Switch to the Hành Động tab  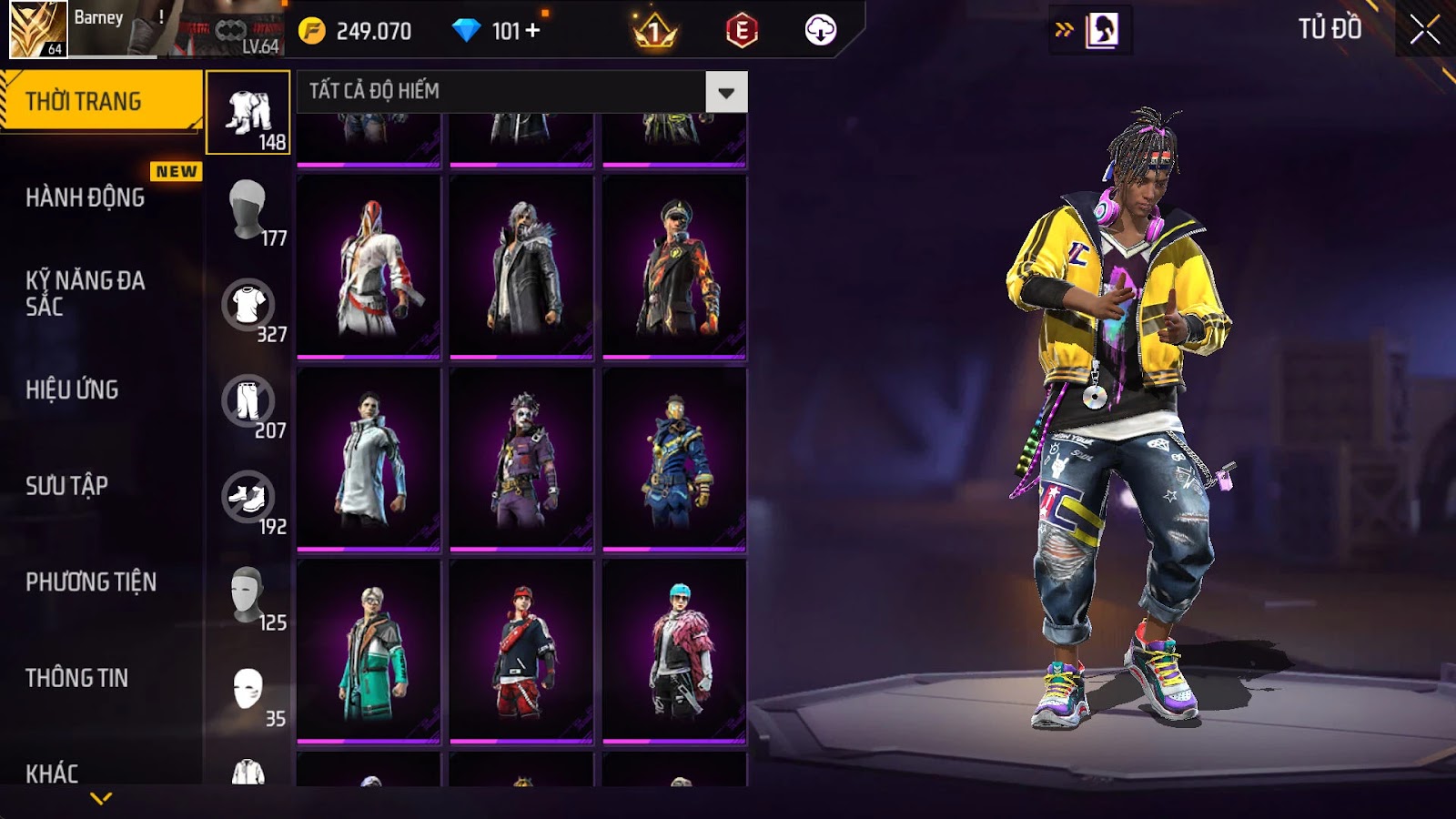pos(86,197)
